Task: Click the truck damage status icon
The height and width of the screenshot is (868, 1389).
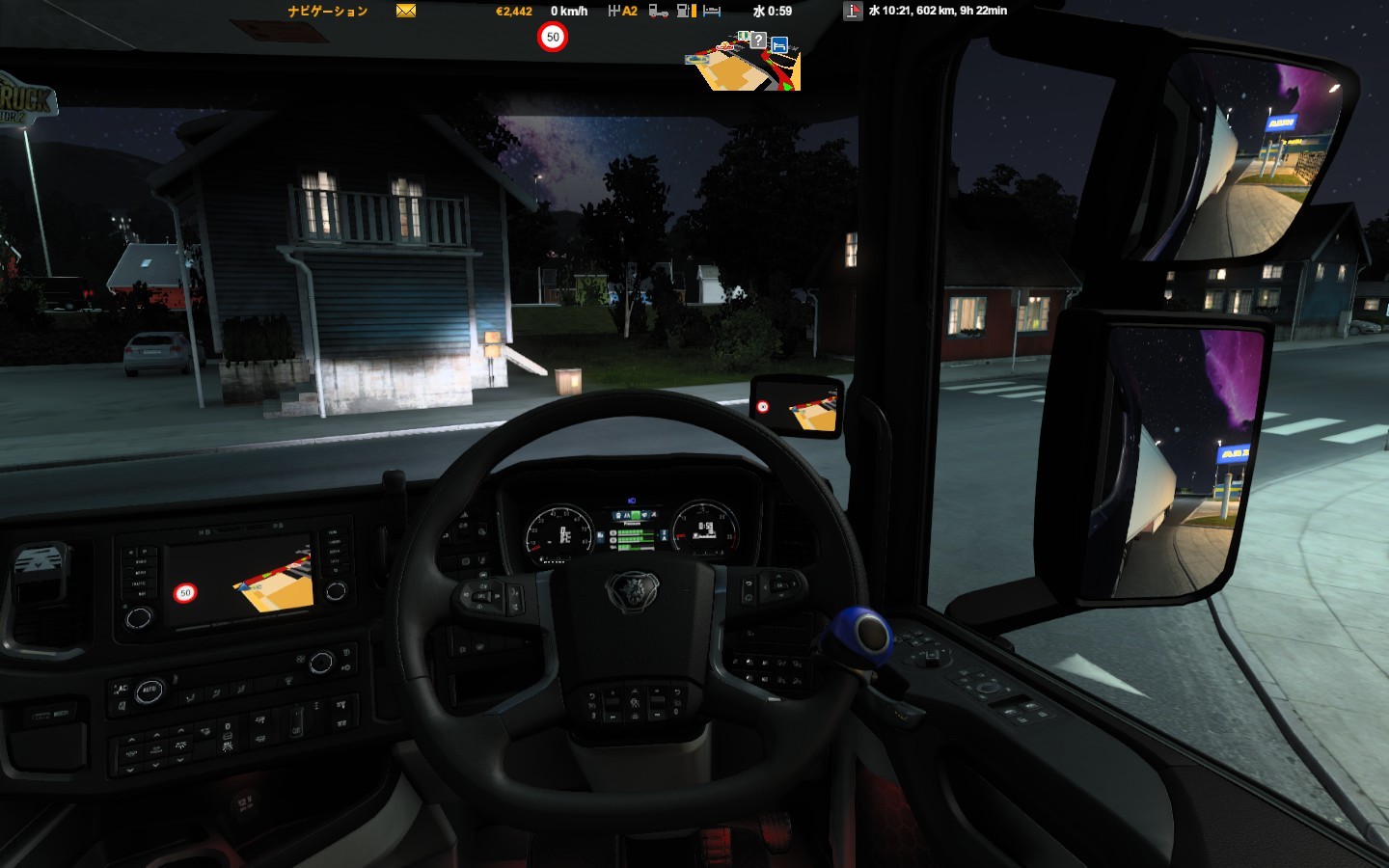Action: click(x=659, y=11)
